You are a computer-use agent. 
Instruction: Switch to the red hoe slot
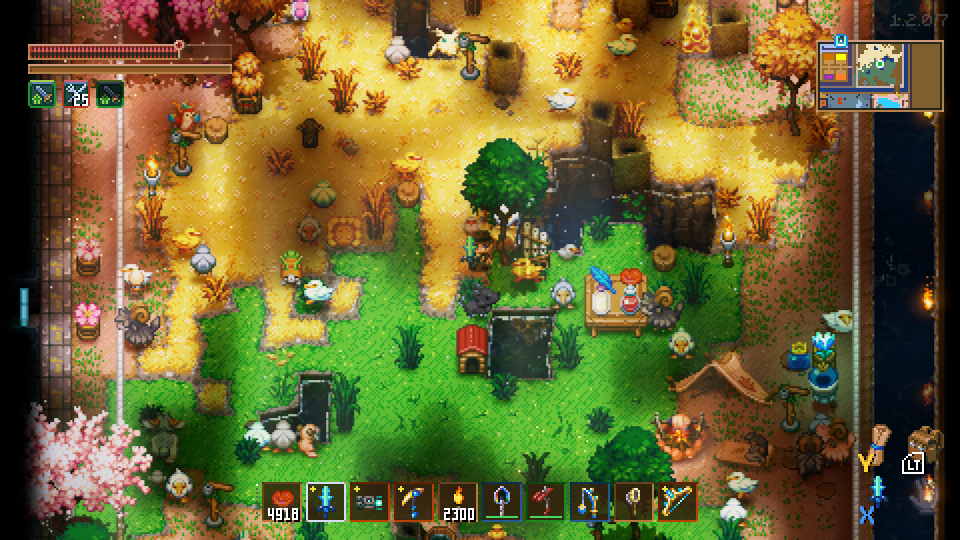546,501
